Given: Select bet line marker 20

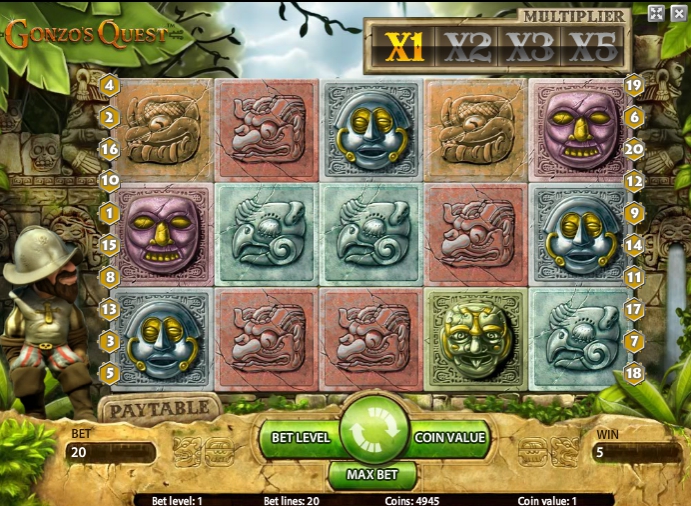Looking at the screenshot, I should click(632, 149).
